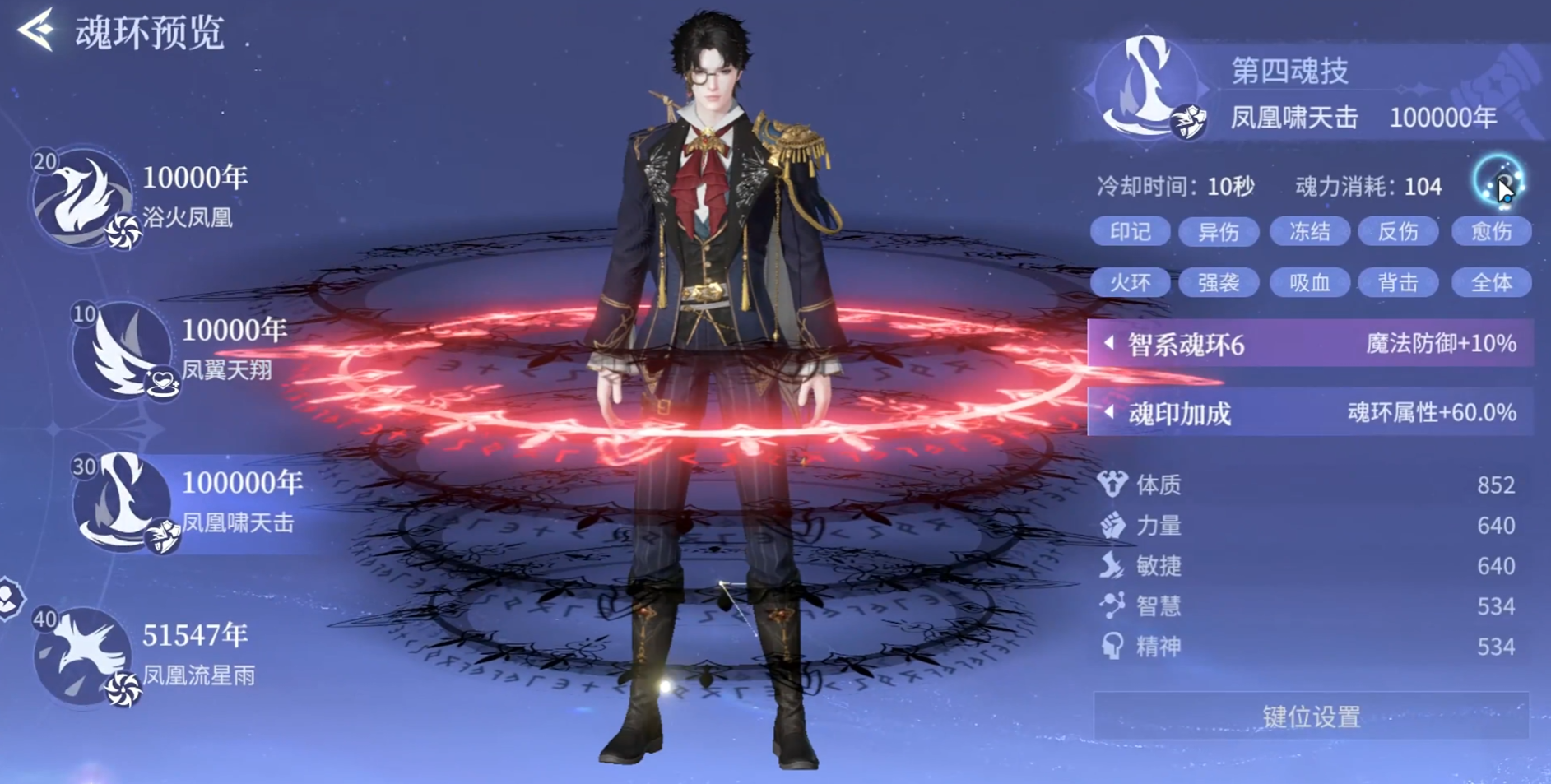Click the 印记 tag

pyautogui.click(x=1130, y=232)
